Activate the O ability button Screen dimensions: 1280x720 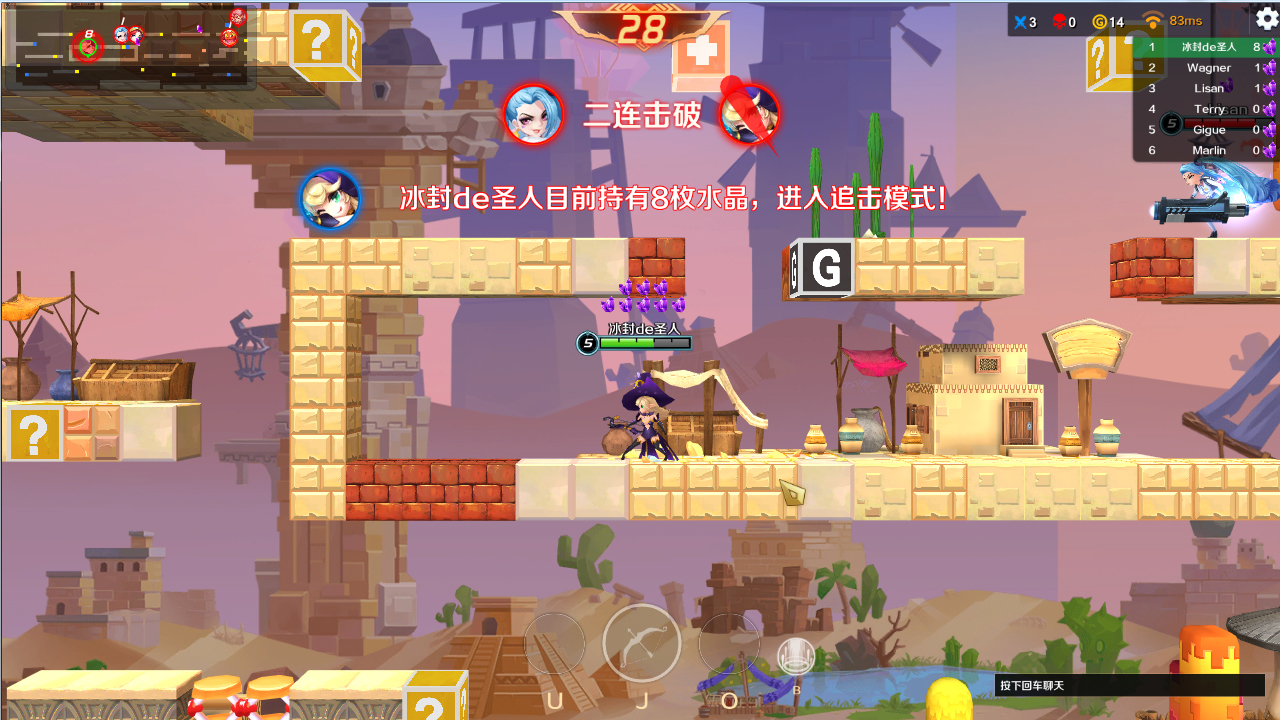[728, 644]
